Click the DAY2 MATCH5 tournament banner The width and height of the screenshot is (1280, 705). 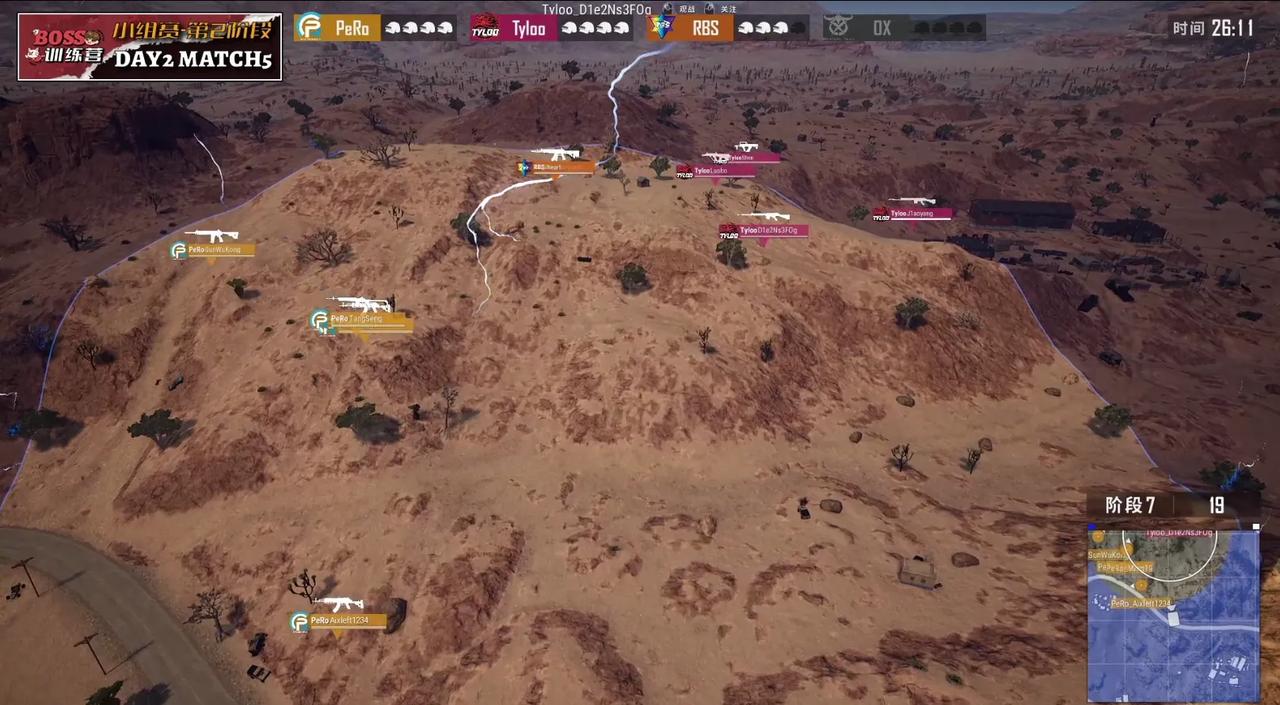(x=150, y=47)
